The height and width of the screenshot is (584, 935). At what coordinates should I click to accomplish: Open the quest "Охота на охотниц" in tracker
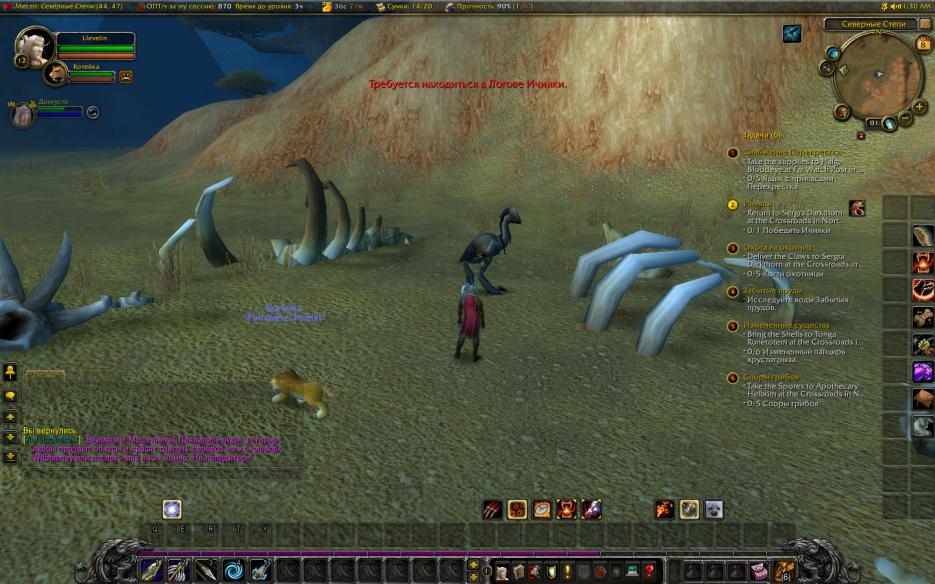click(x=779, y=247)
